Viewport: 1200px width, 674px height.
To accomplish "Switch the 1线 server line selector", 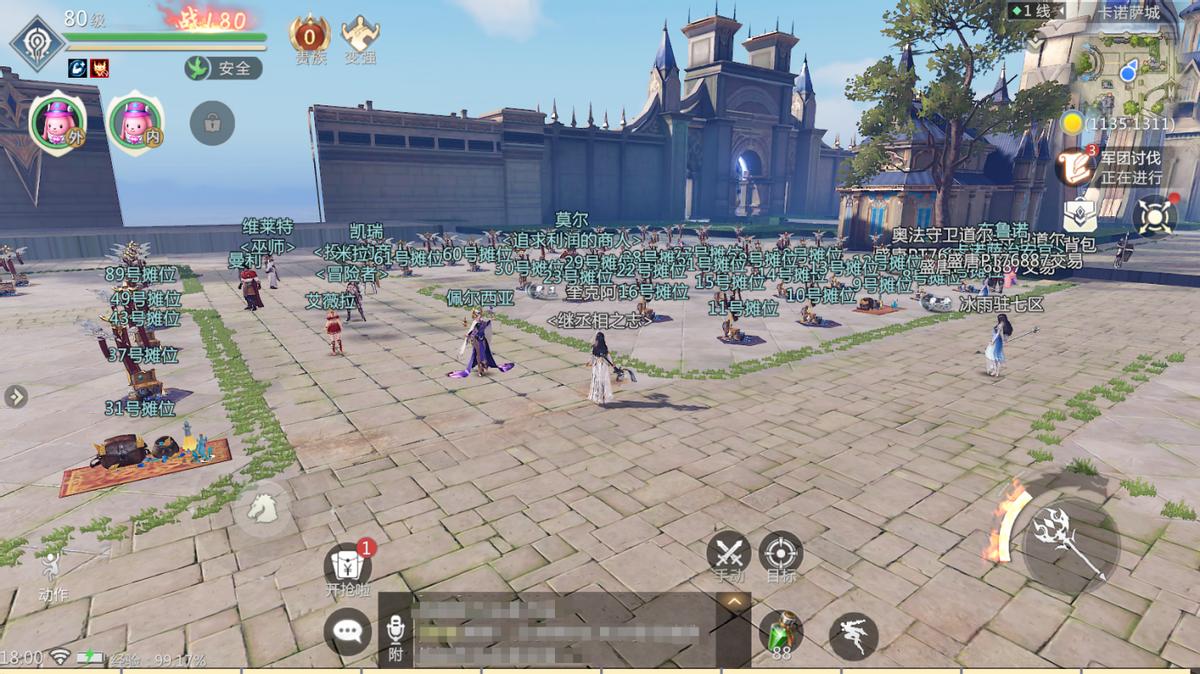I will [1037, 11].
